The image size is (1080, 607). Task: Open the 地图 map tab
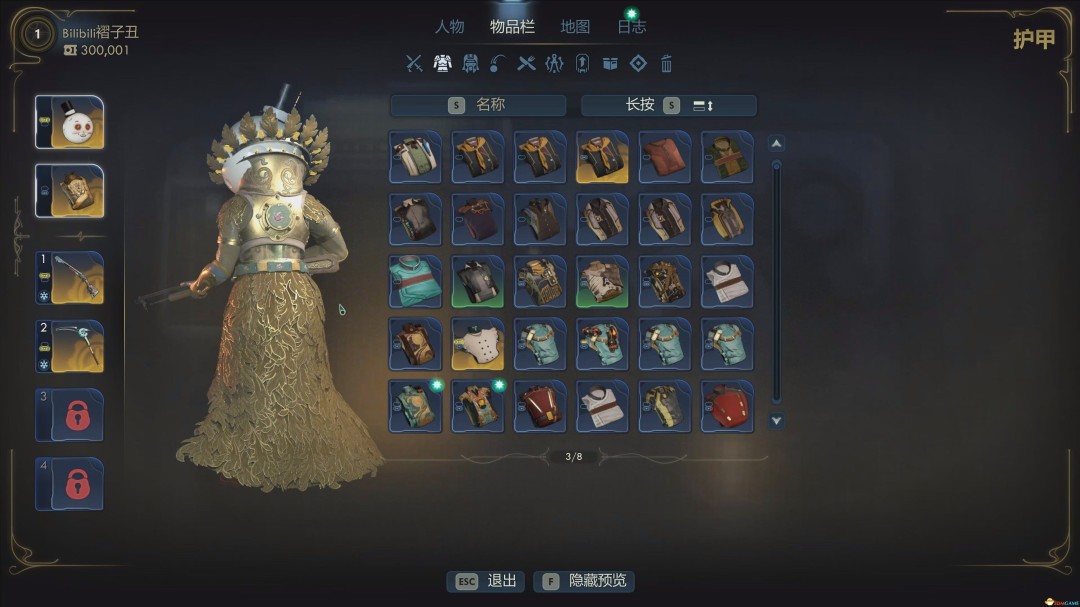tap(575, 27)
